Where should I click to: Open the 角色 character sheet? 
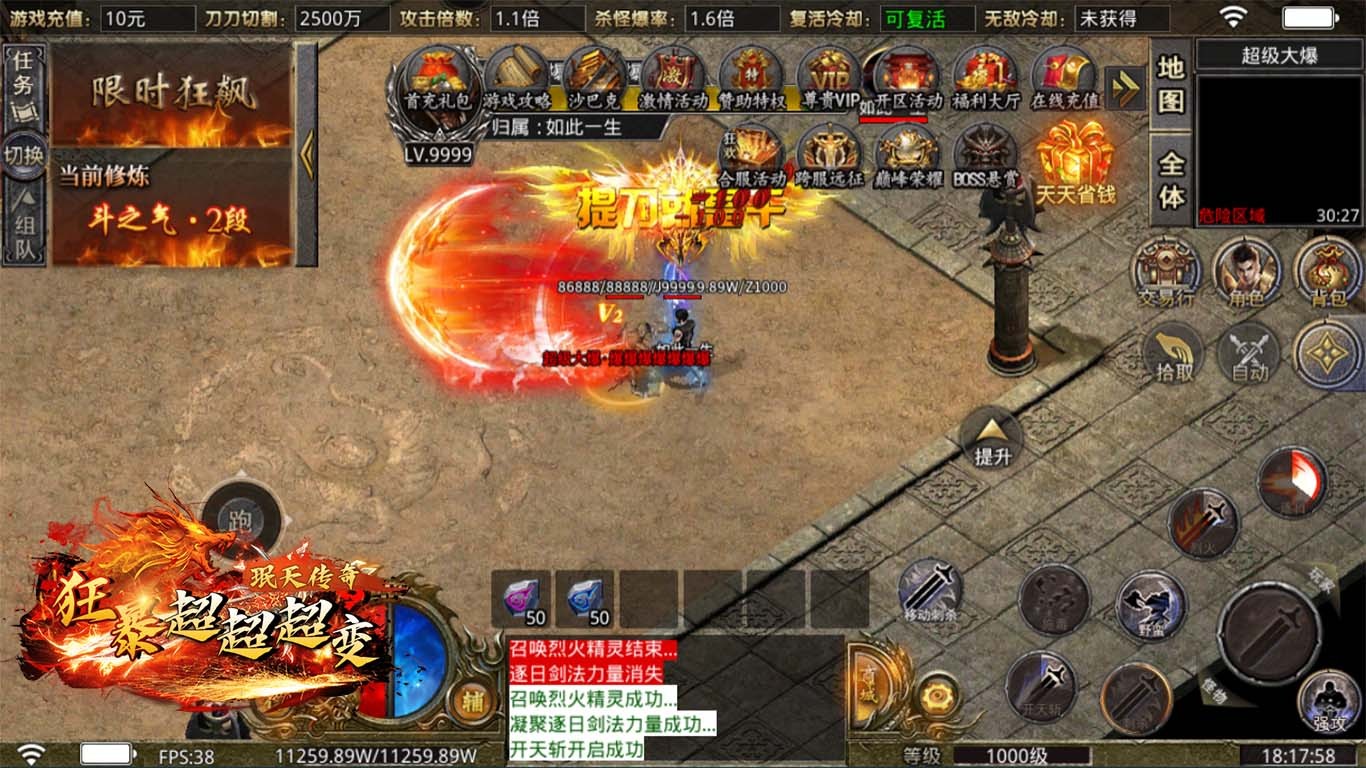point(1247,272)
